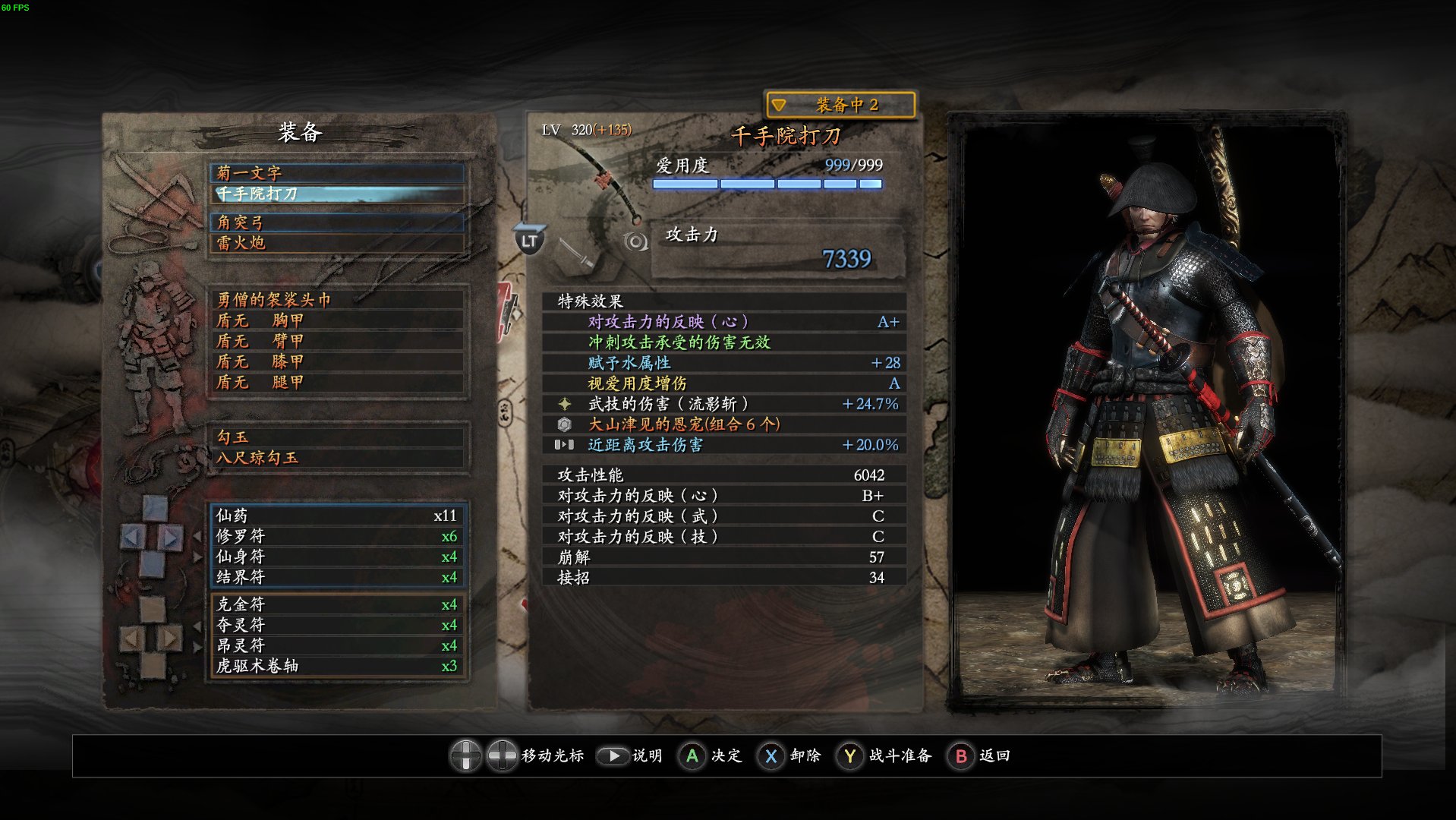Choose the 盾无 臂甲 armor slot

click(x=336, y=341)
